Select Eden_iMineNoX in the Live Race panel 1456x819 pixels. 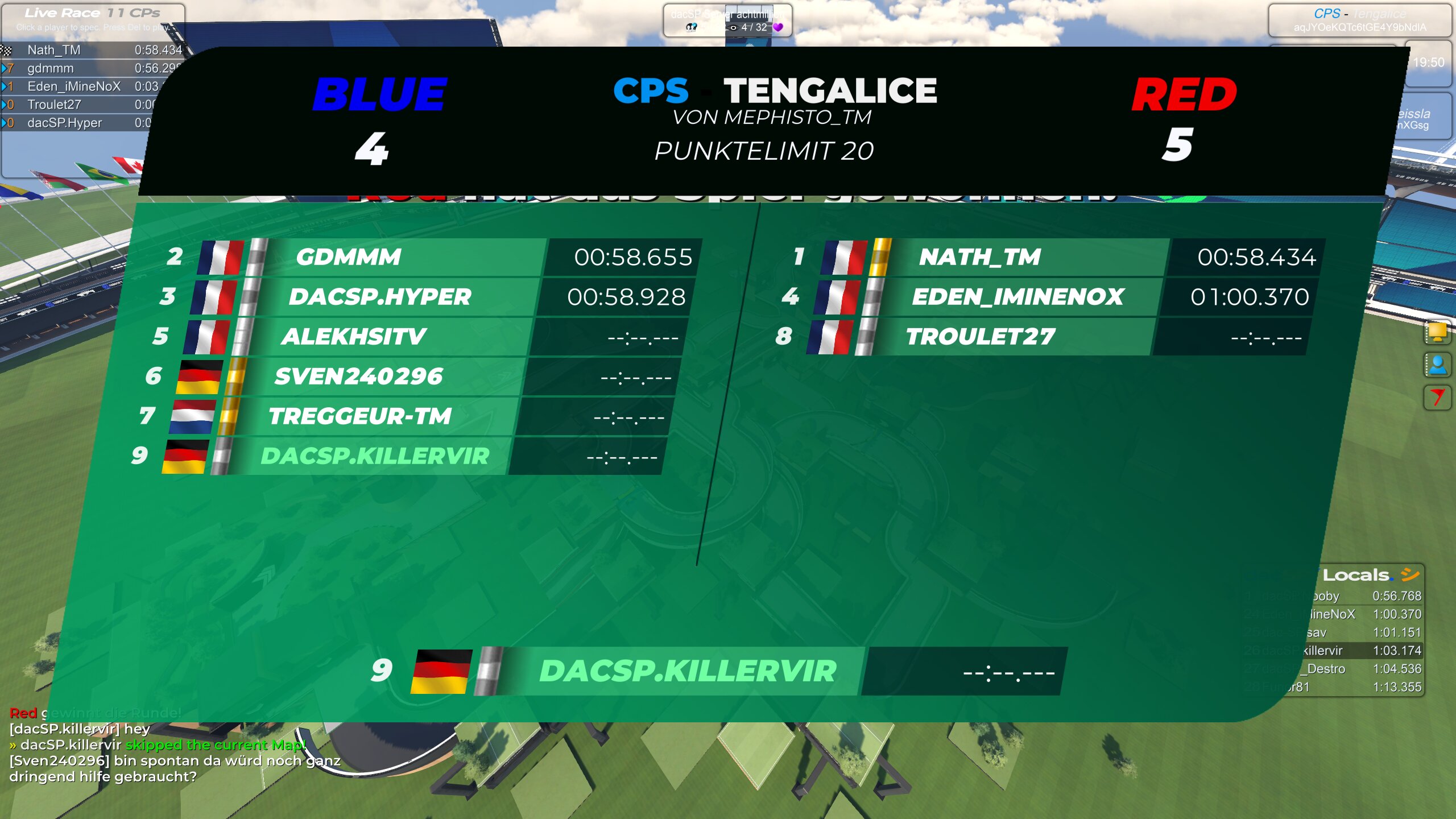tap(74, 86)
